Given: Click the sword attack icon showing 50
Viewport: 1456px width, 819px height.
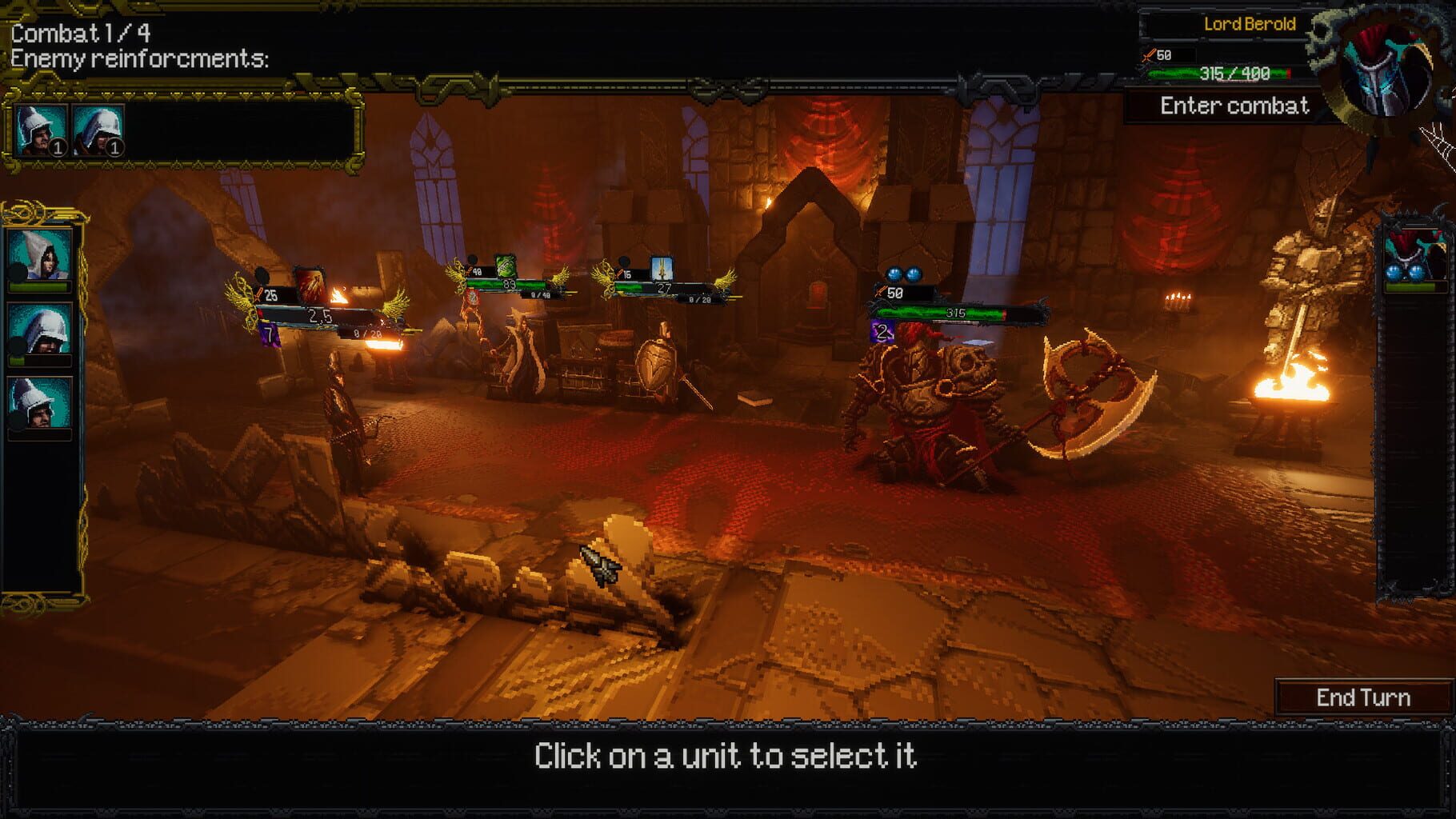Looking at the screenshot, I should [x=1156, y=55].
